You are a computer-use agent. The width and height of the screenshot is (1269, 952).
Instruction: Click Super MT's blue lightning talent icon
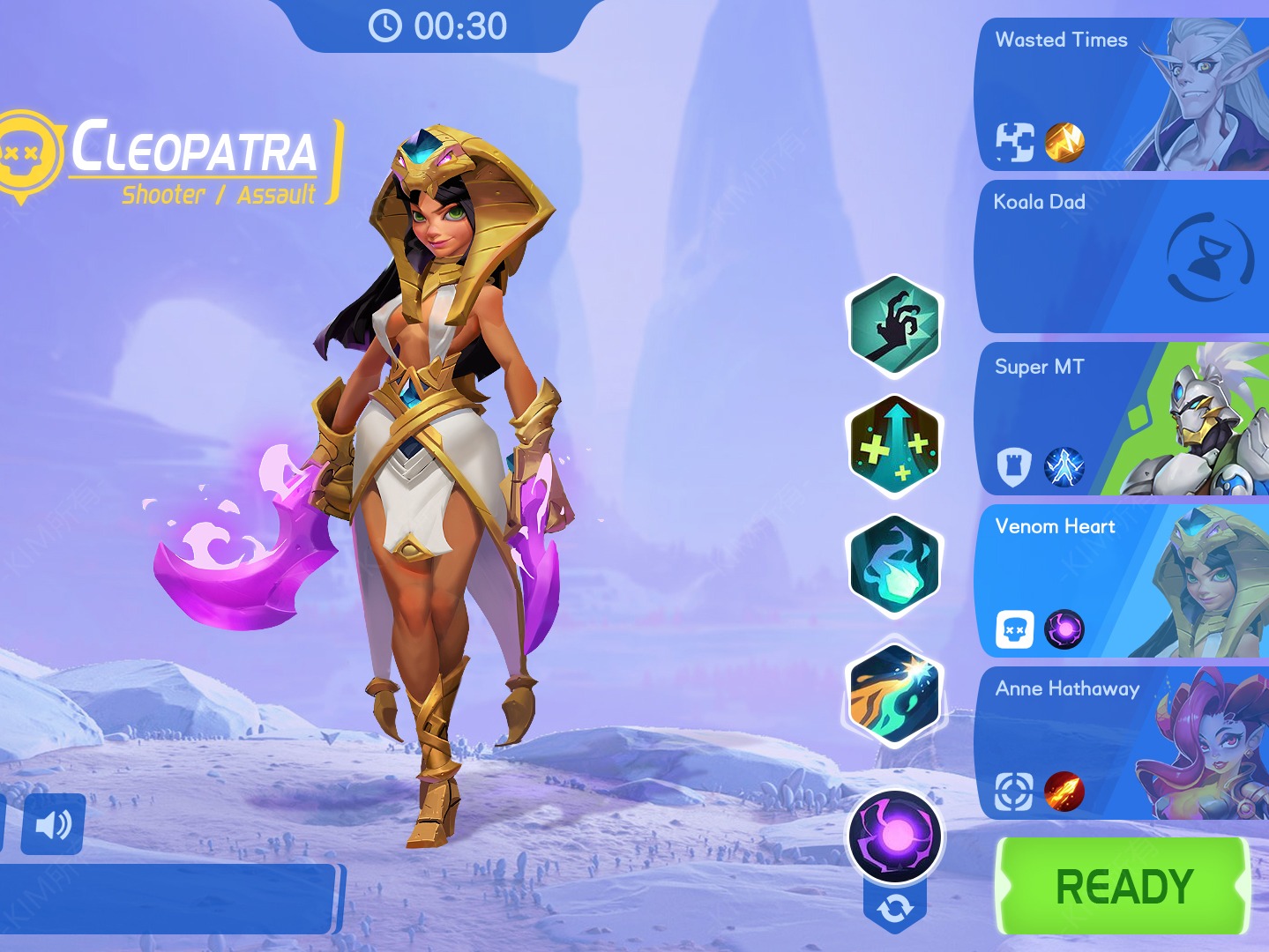point(1063,465)
